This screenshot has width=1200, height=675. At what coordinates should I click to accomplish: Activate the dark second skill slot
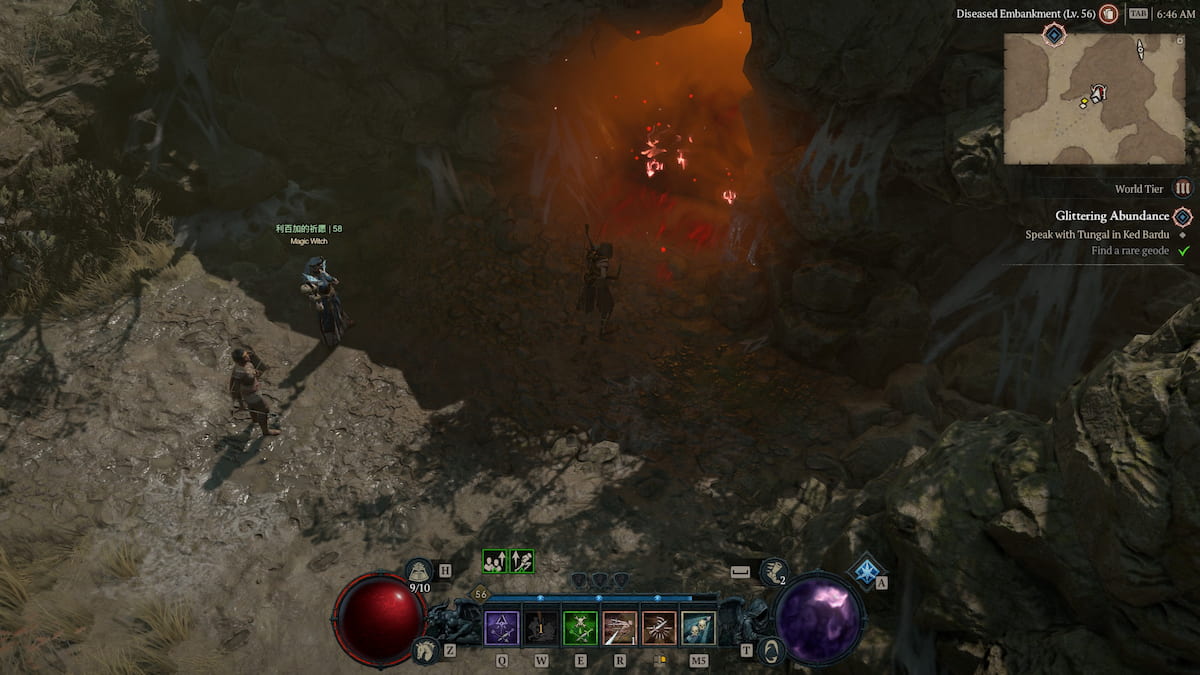tap(541, 628)
